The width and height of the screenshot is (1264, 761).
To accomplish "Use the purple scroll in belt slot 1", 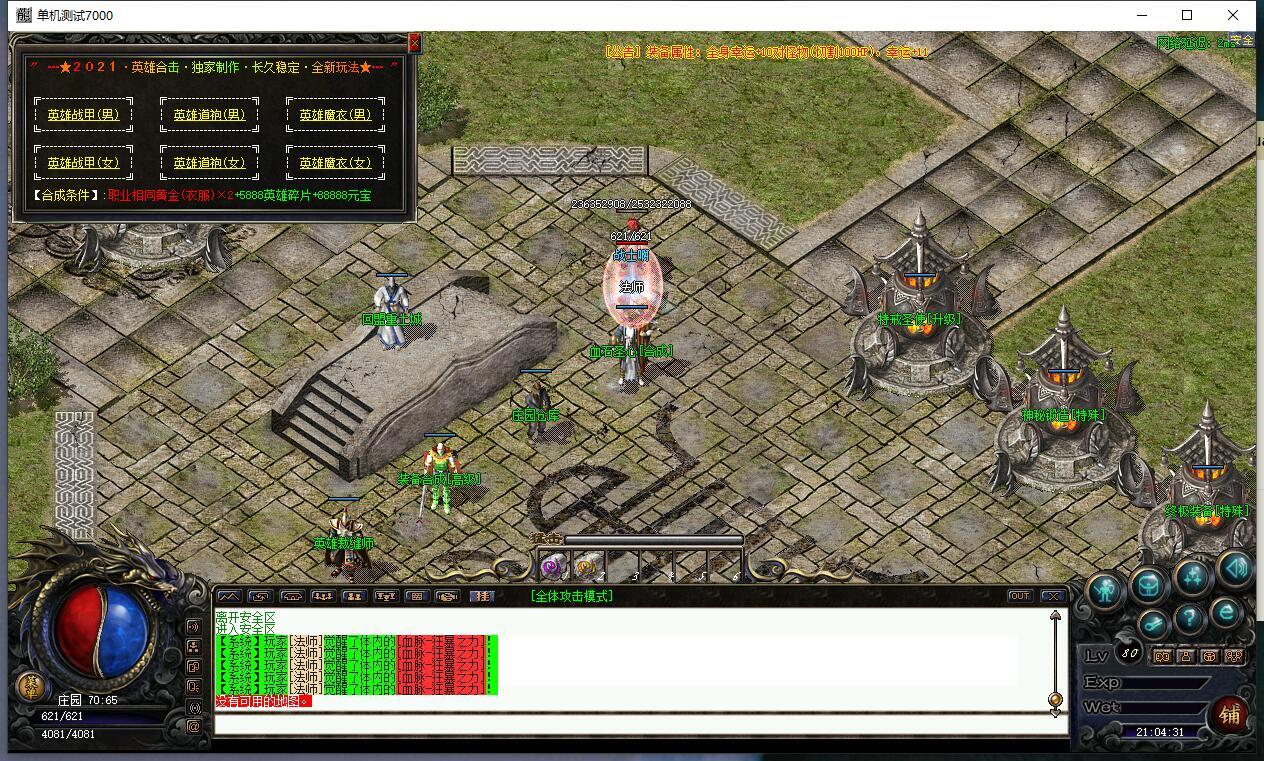I will (x=552, y=567).
